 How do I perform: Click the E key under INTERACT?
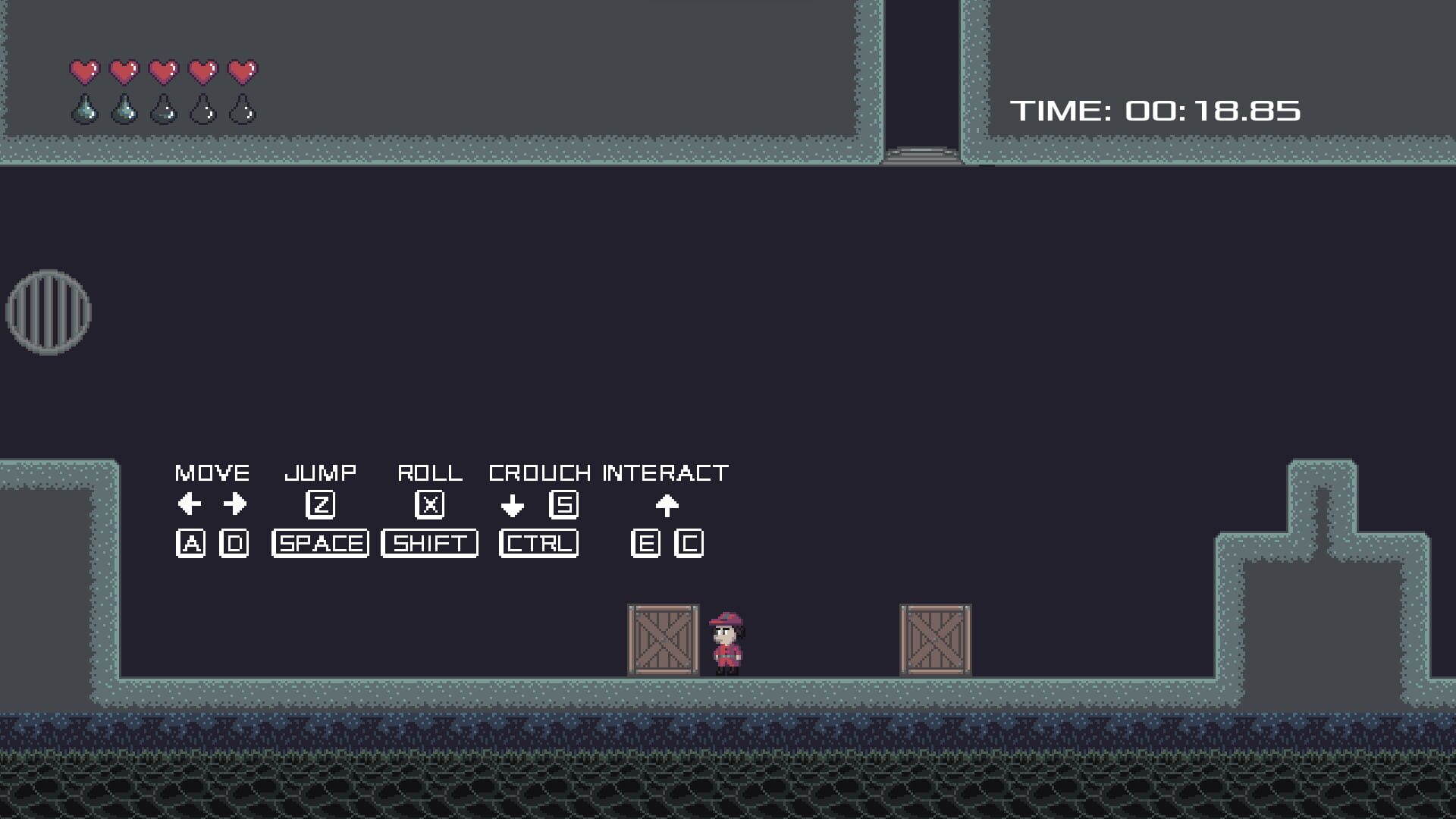tap(646, 543)
